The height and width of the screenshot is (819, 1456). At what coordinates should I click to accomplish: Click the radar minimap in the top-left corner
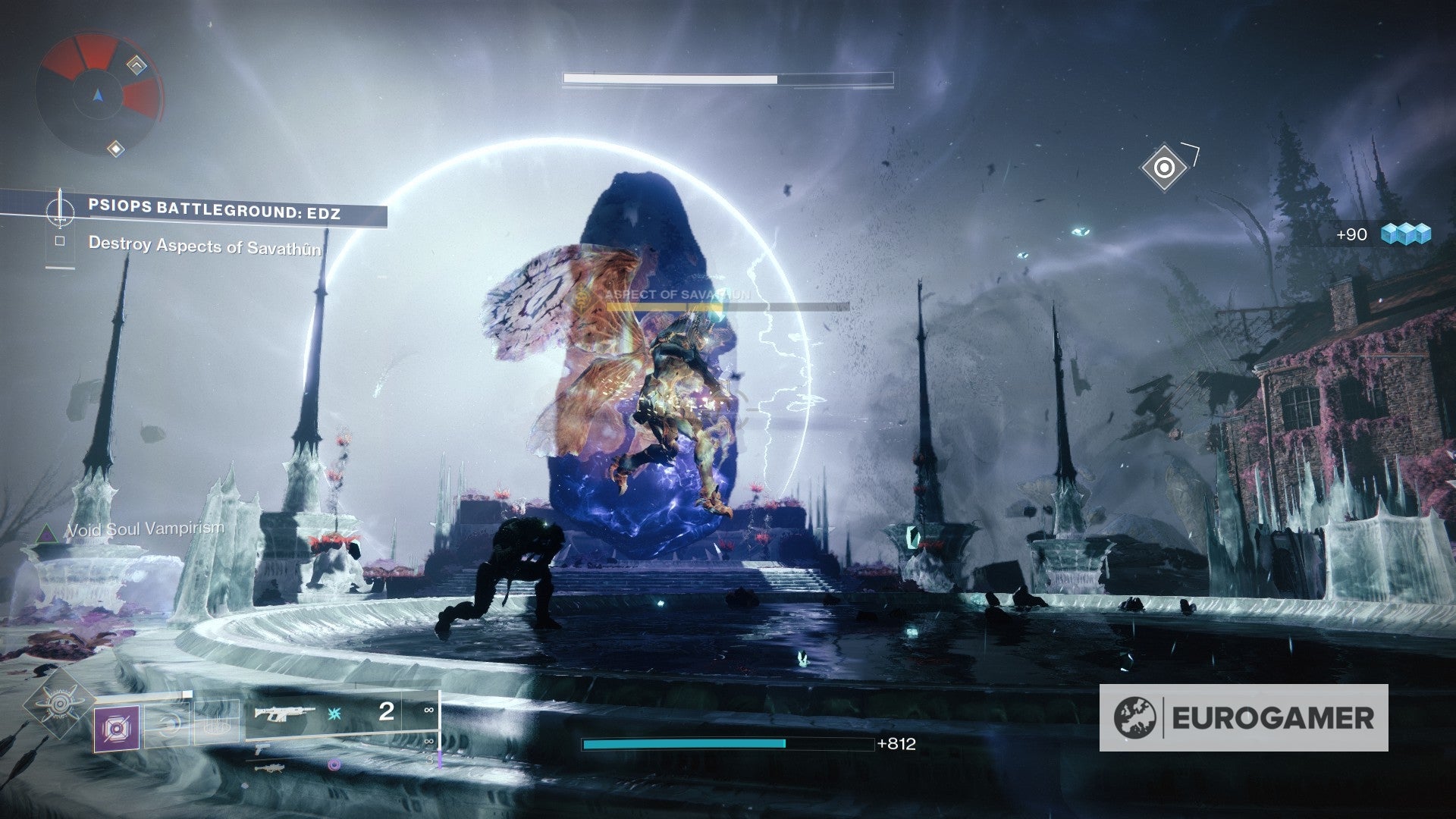click(99, 95)
